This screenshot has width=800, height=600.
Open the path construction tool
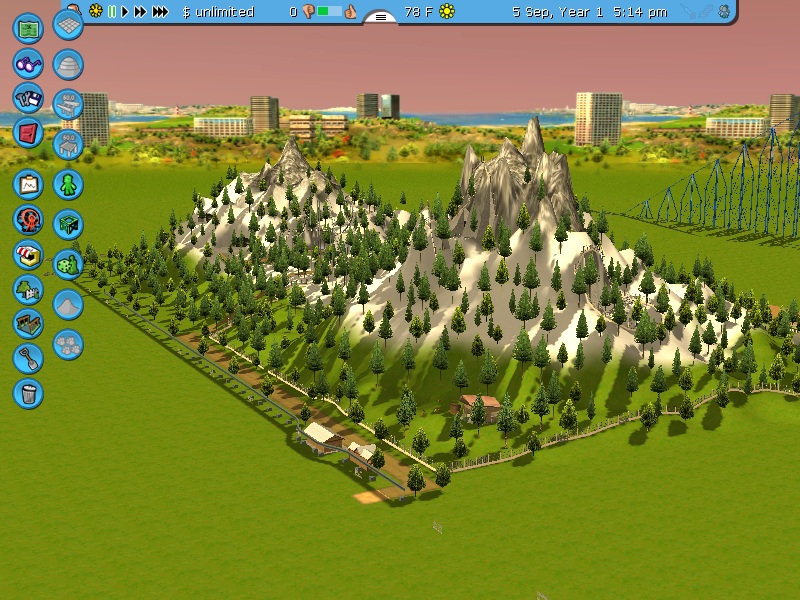tap(28, 323)
